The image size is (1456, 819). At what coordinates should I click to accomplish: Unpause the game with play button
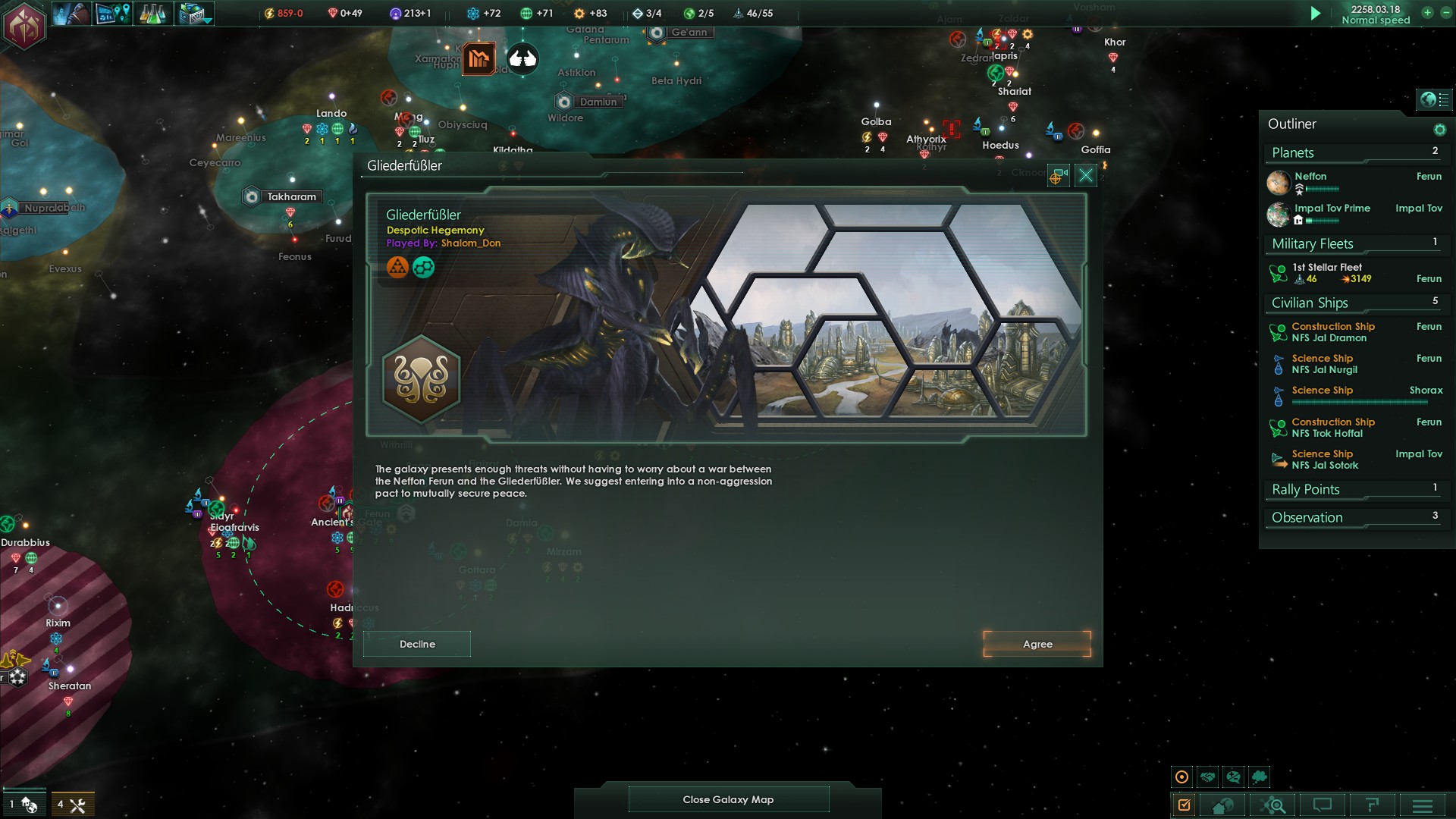[x=1316, y=14]
